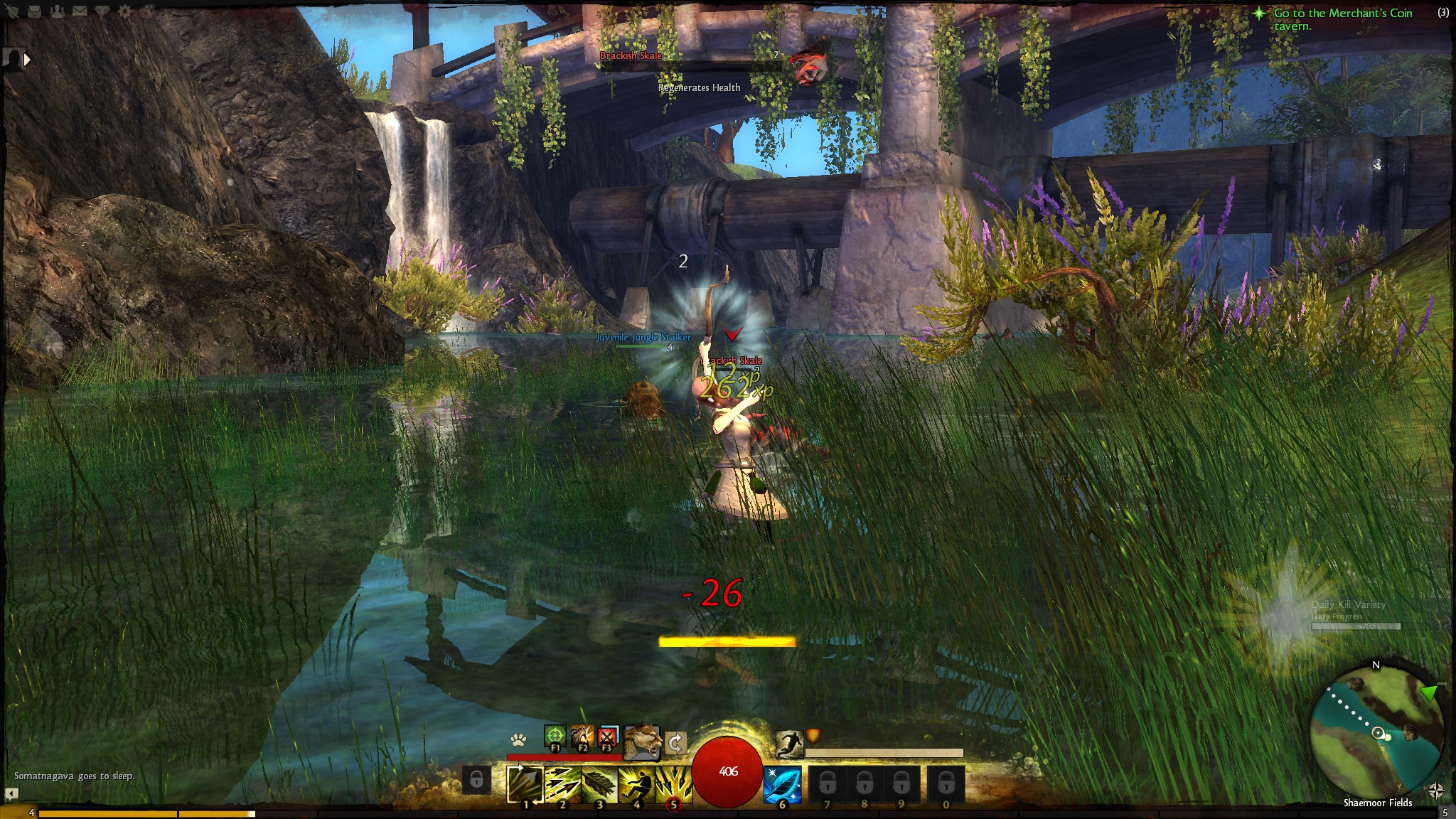Swap pets with the curved arrow button
This screenshot has width=1456, height=819.
(675, 744)
